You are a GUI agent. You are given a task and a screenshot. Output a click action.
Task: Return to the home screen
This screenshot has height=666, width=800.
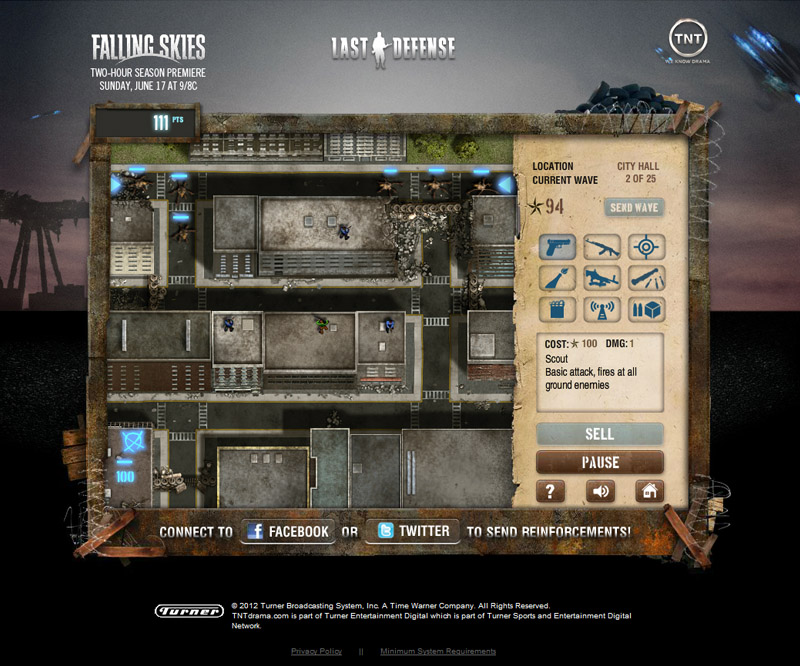[649, 491]
